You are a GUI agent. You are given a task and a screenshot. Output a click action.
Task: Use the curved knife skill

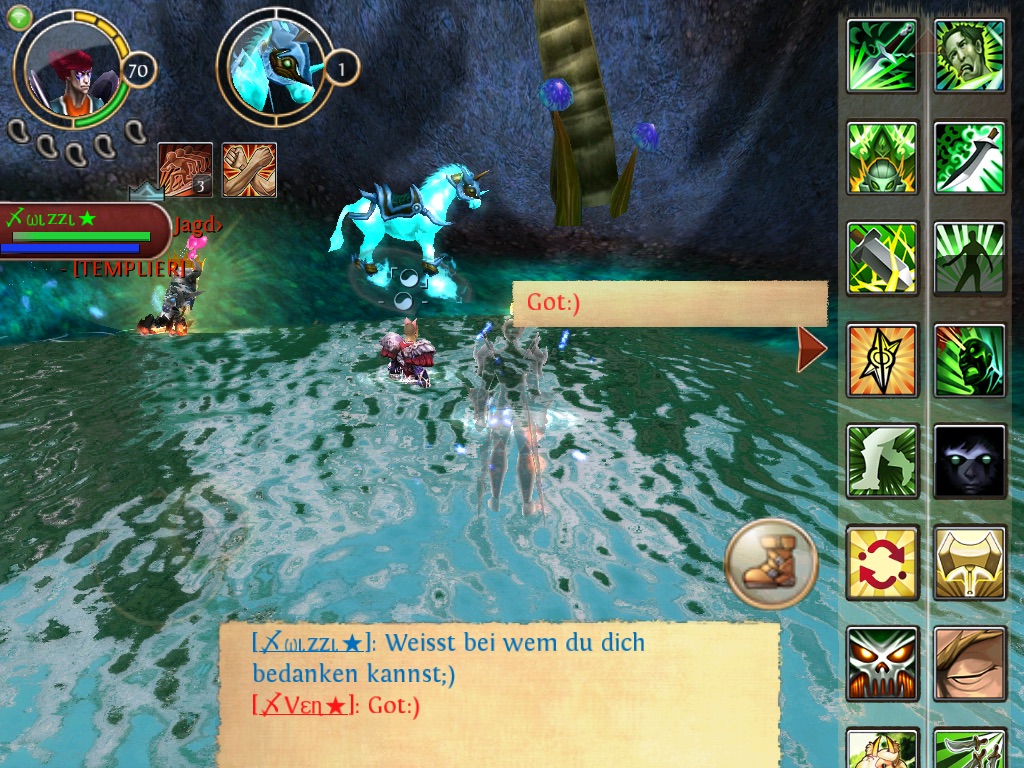[x=969, y=157]
